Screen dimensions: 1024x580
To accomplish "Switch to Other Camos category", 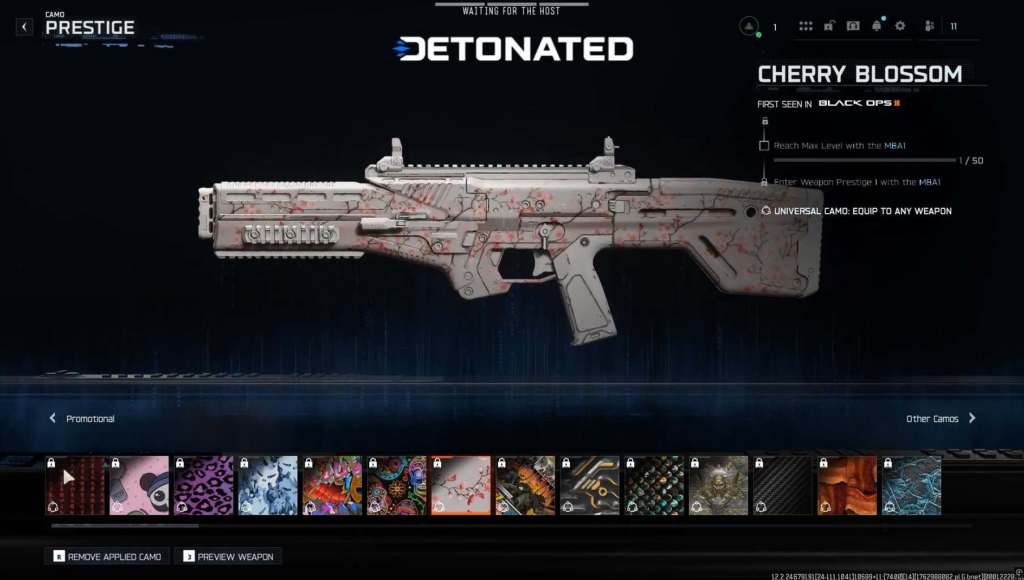I will pos(940,419).
